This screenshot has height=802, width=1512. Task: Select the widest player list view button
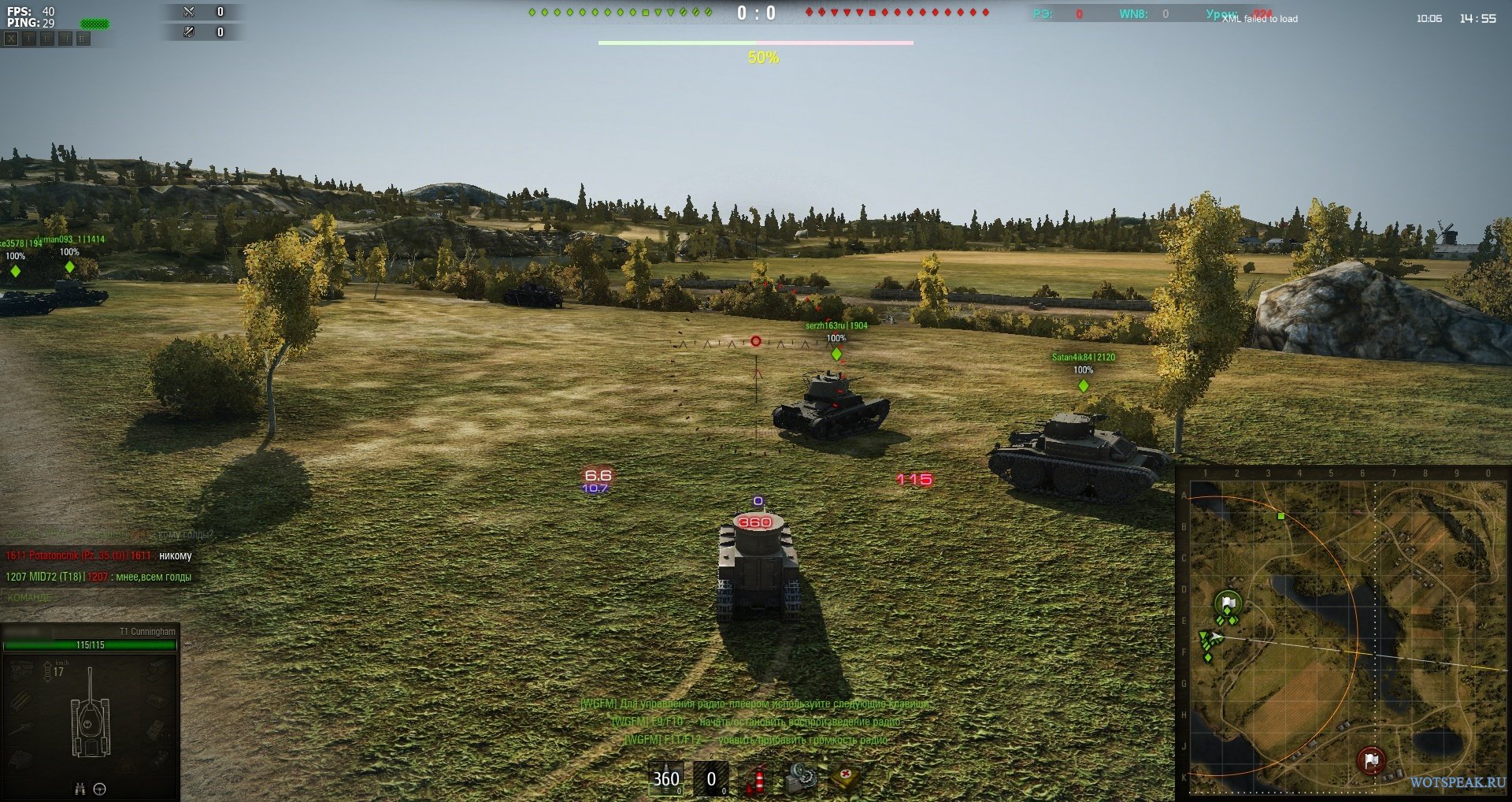coord(83,39)
